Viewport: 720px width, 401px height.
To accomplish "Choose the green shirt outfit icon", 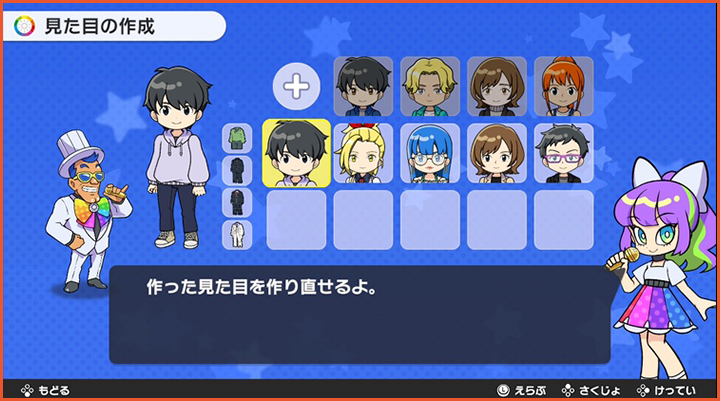I will [237, 138].
